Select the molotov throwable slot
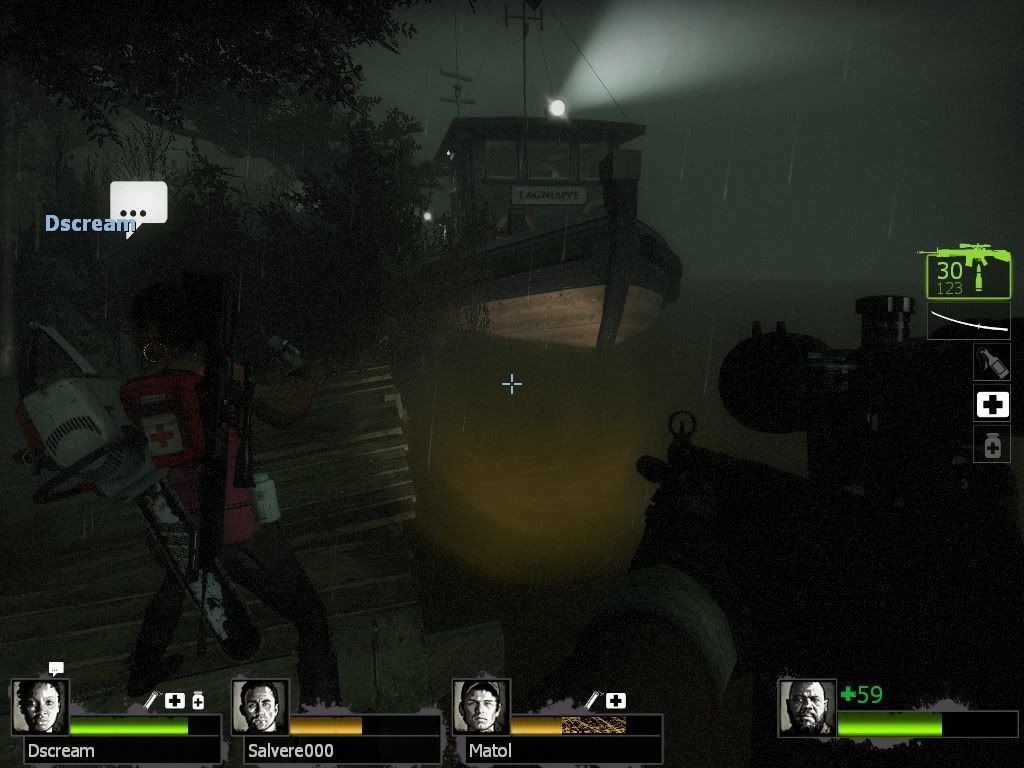 992,361
